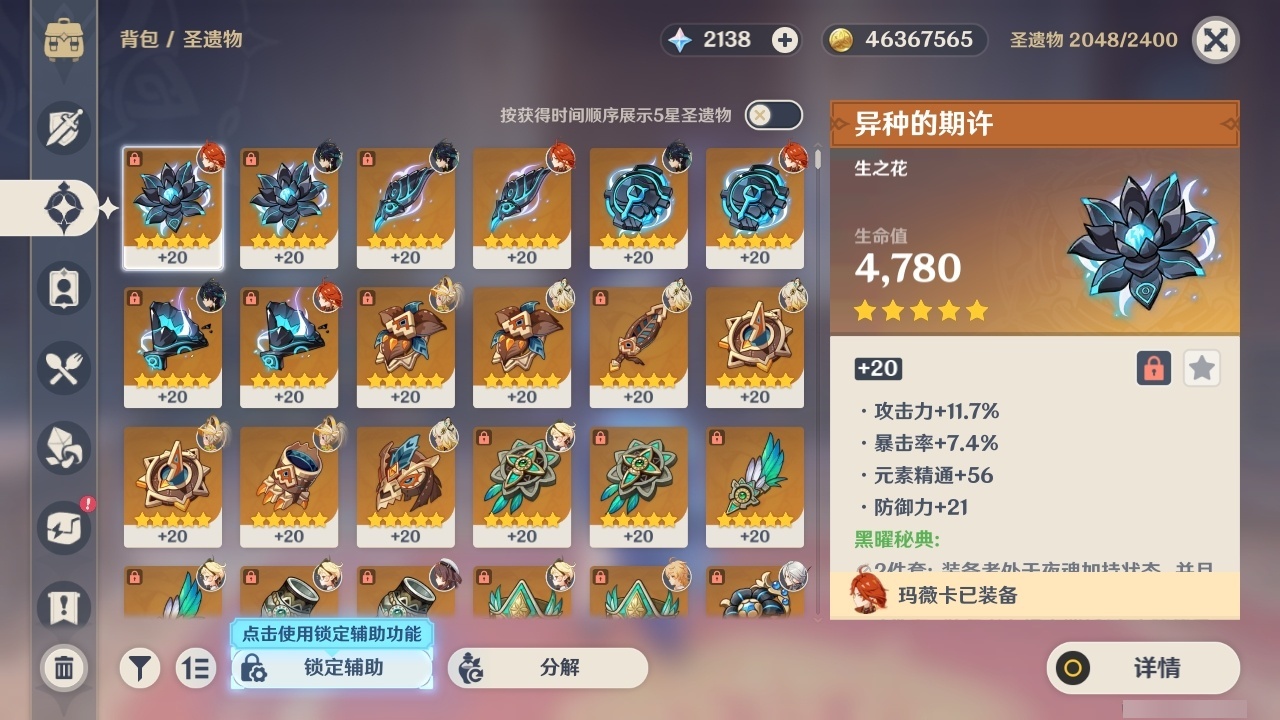This screenshot has height=720, width=1280.
Task: Open the sorting order menu
Action: click(x=197, y=667)
